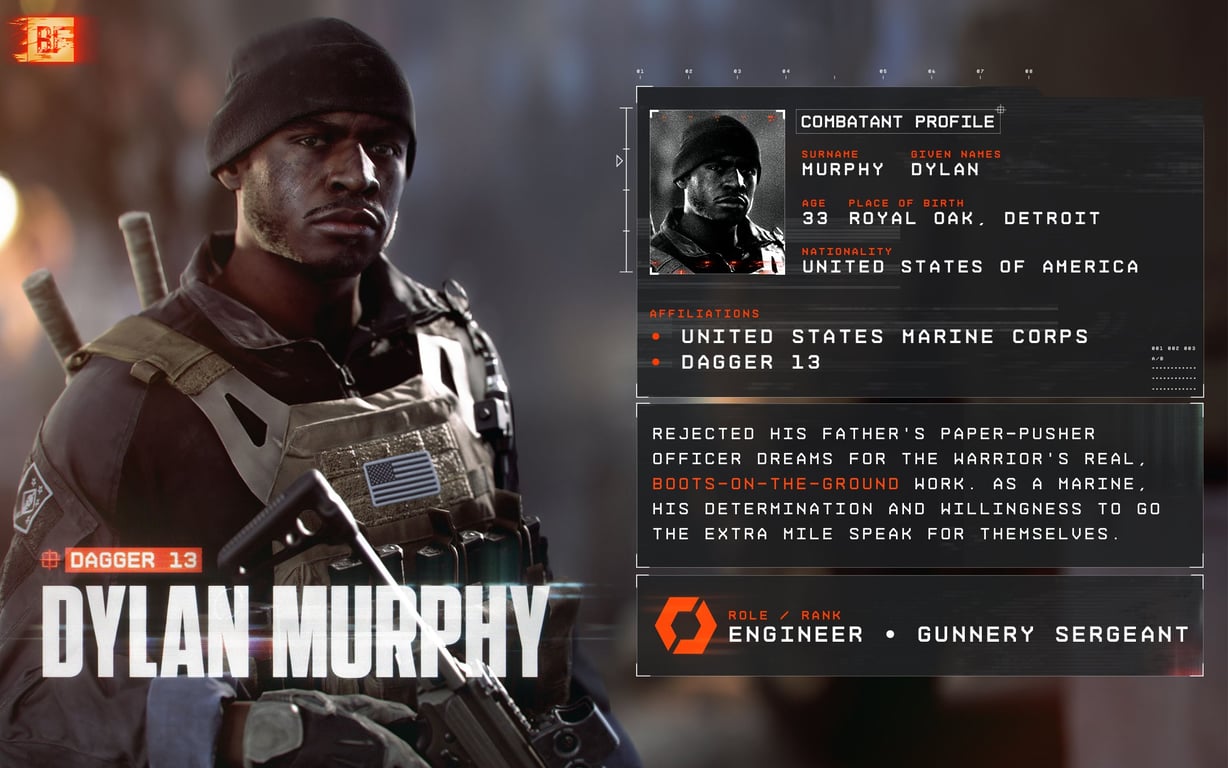Click the orange Engineer role icon
1228x768 pixels.
685,625
